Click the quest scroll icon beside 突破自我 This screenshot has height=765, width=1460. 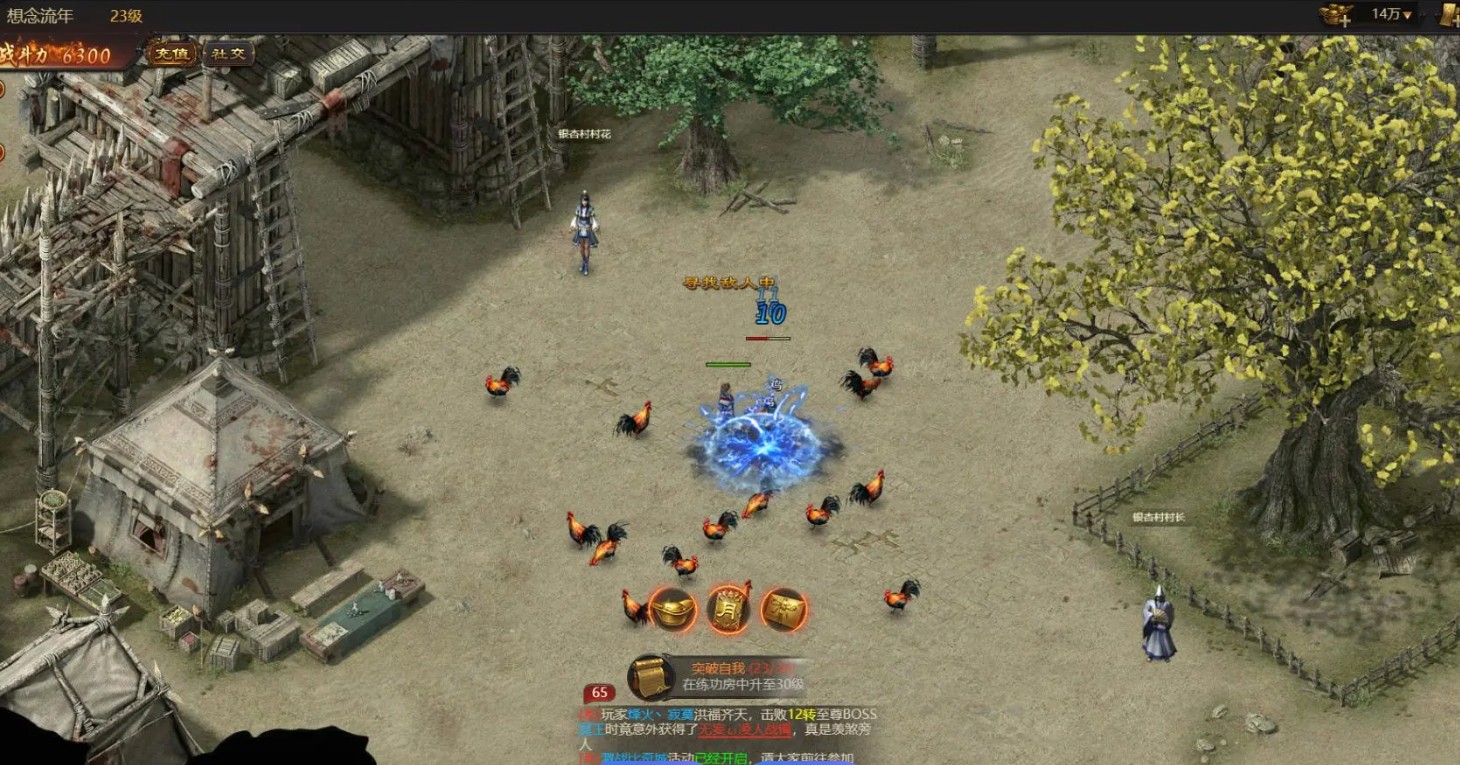[649, 677]
